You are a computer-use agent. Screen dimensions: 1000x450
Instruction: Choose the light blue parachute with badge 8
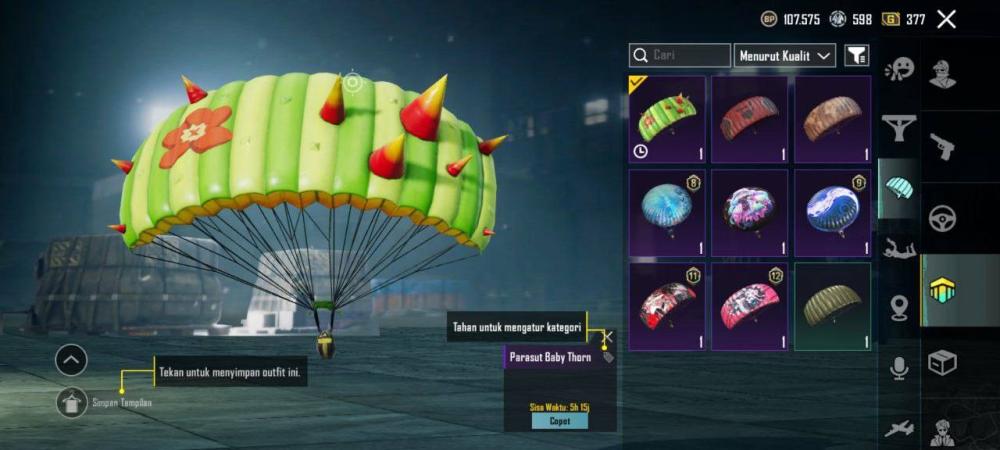pyautogui.click(x=667, y=213)
